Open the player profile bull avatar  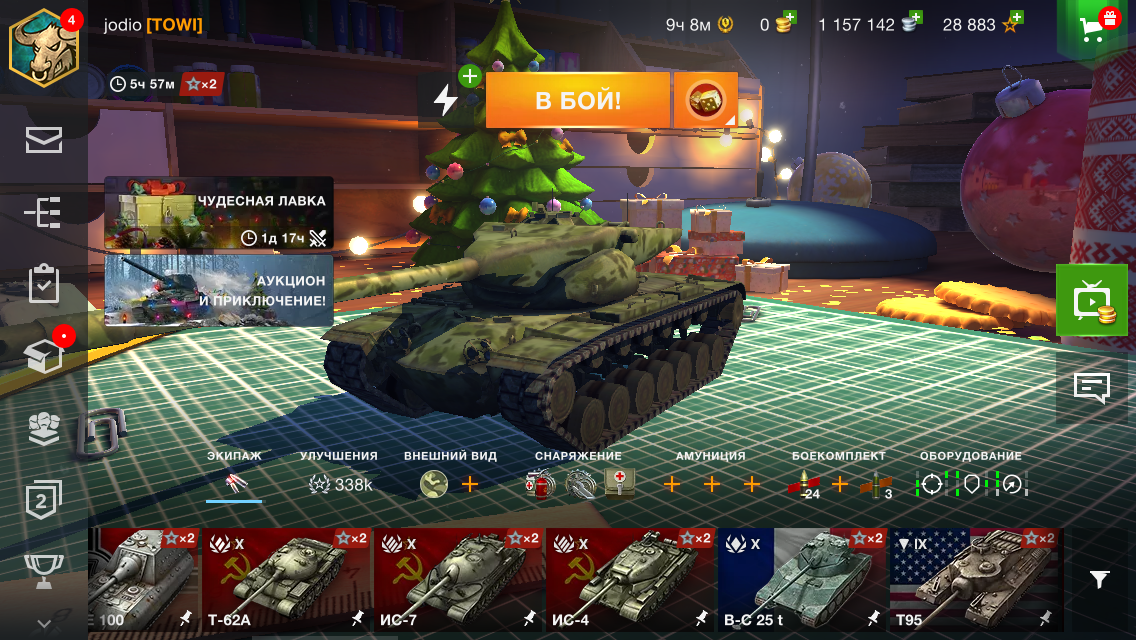(44, 48)
